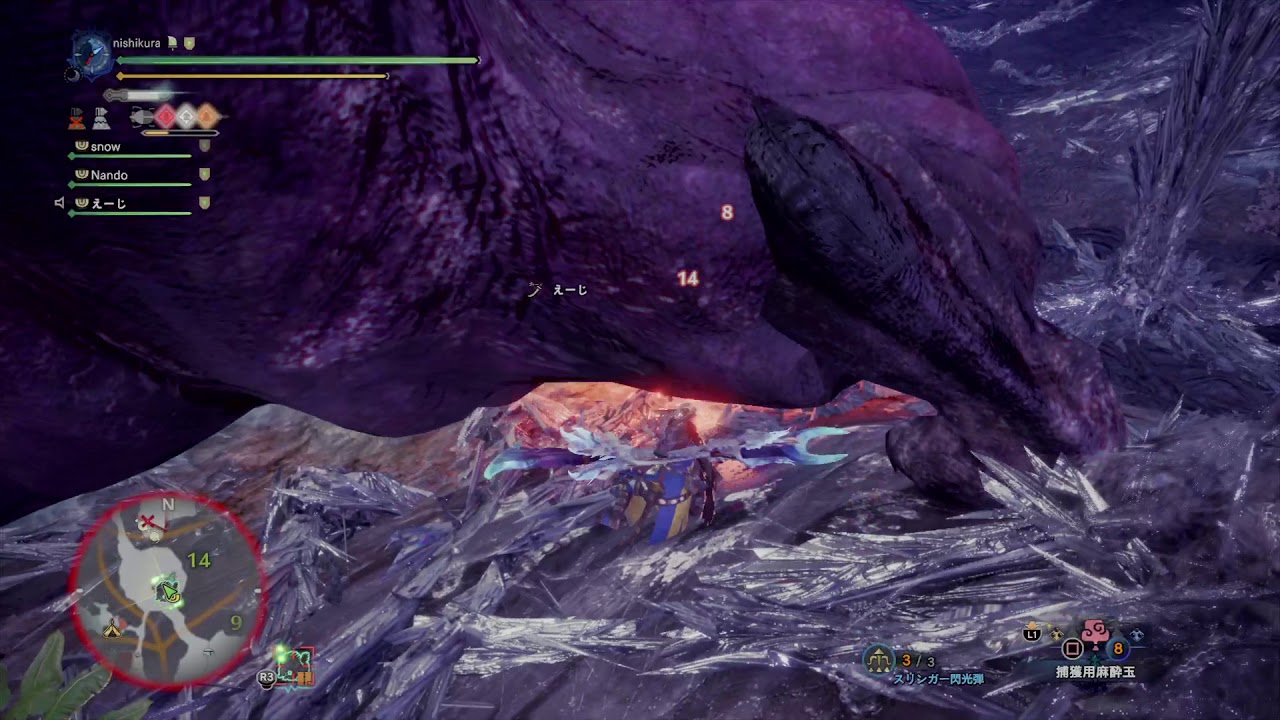The image size is (1280, 720).
Task: Pick party member えーじ in the list
Action: pyautogui.click(x=108, y=203)
